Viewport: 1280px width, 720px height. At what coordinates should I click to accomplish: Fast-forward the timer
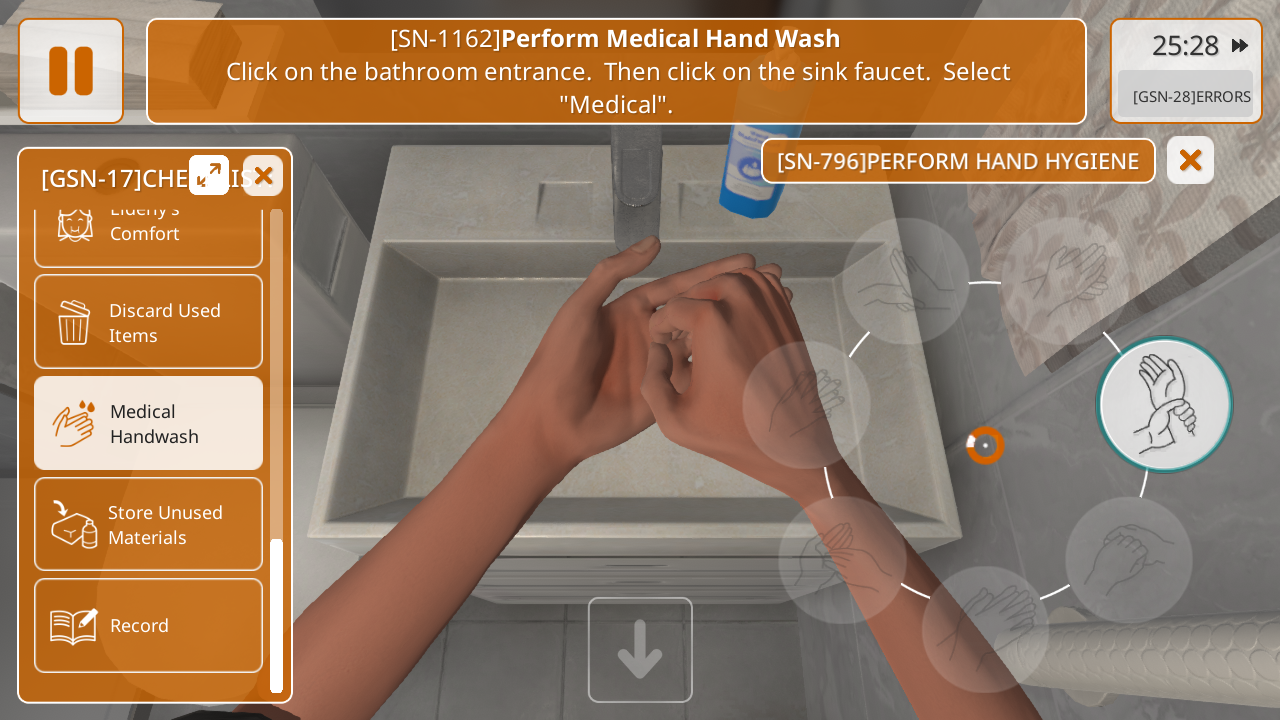pyautogui.click(x=1240, y=45)
